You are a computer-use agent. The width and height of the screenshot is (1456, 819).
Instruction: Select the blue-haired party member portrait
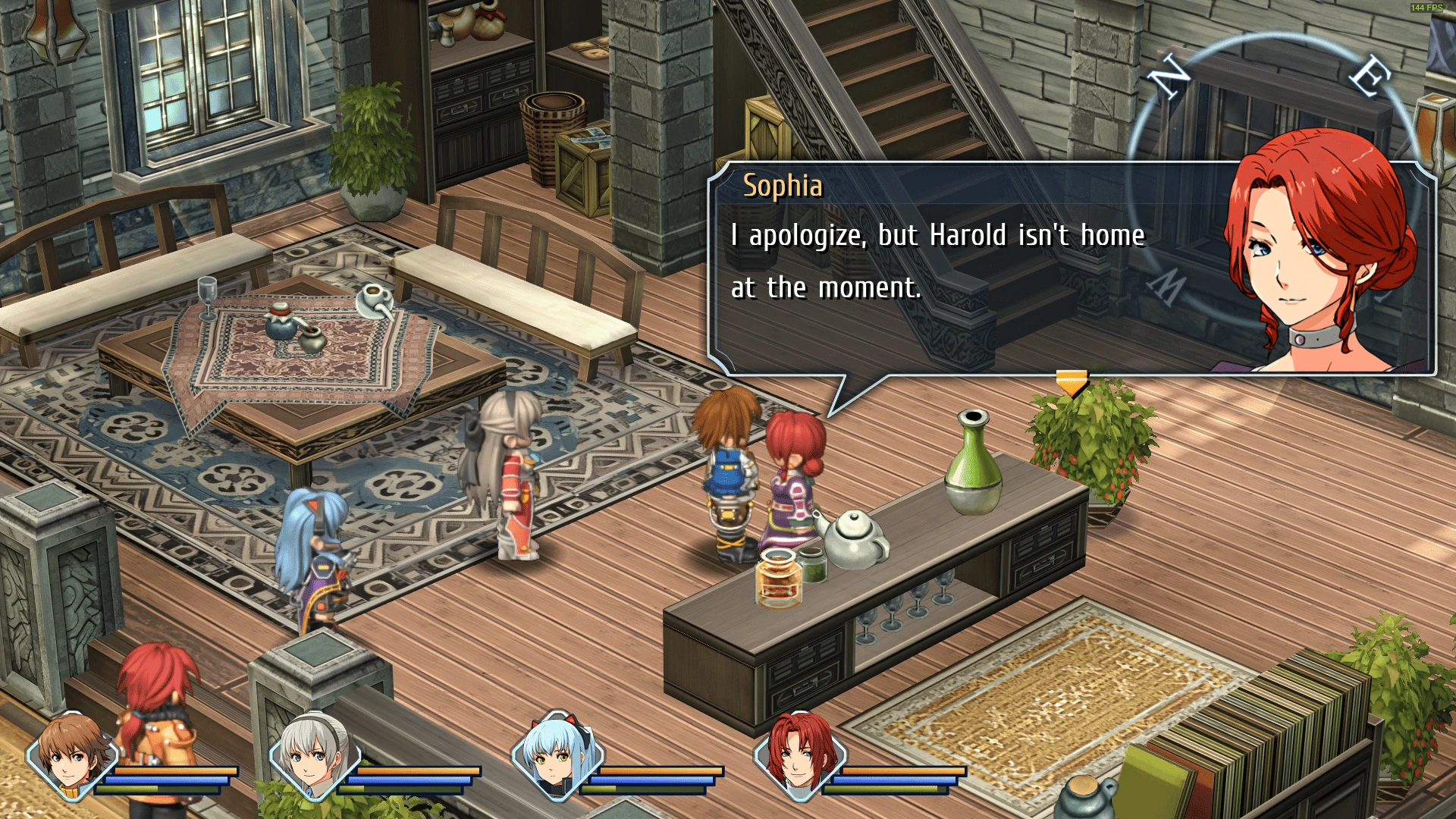click(x=557, y=762)
